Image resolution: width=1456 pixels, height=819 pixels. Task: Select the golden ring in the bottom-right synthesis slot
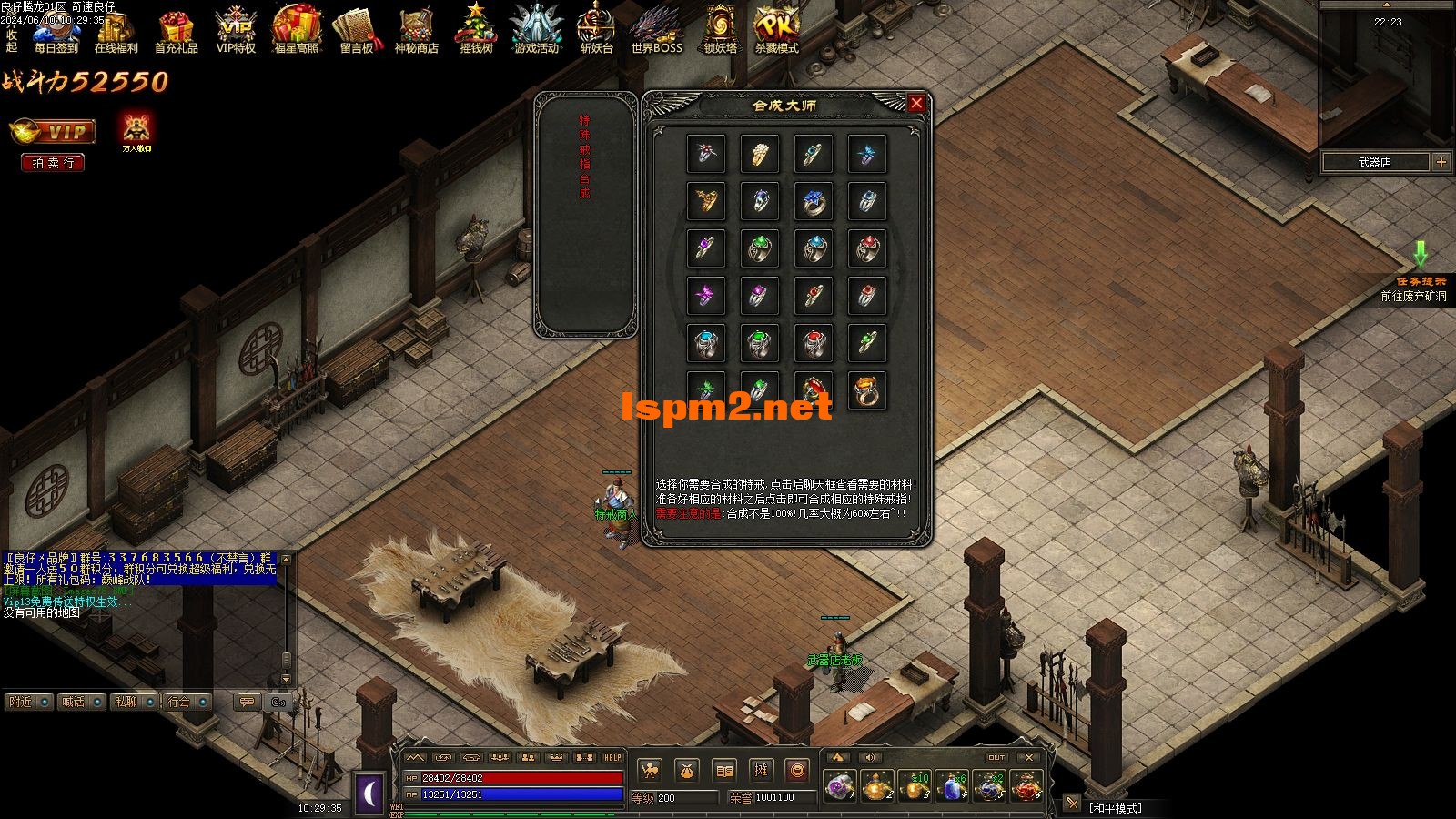[x=866, y=389]
